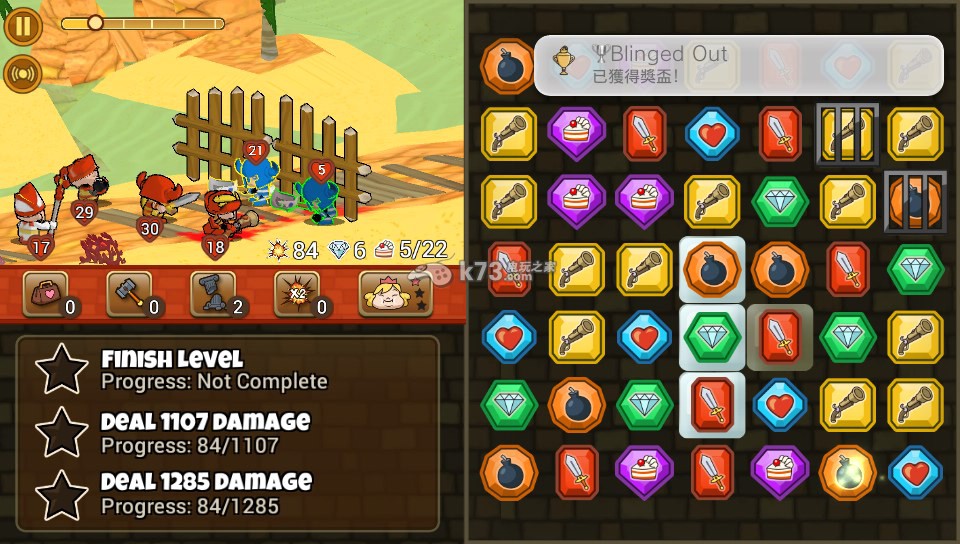Activate the hammer power-up
Viewport: 960px width, 544px height.
(130, 293)
